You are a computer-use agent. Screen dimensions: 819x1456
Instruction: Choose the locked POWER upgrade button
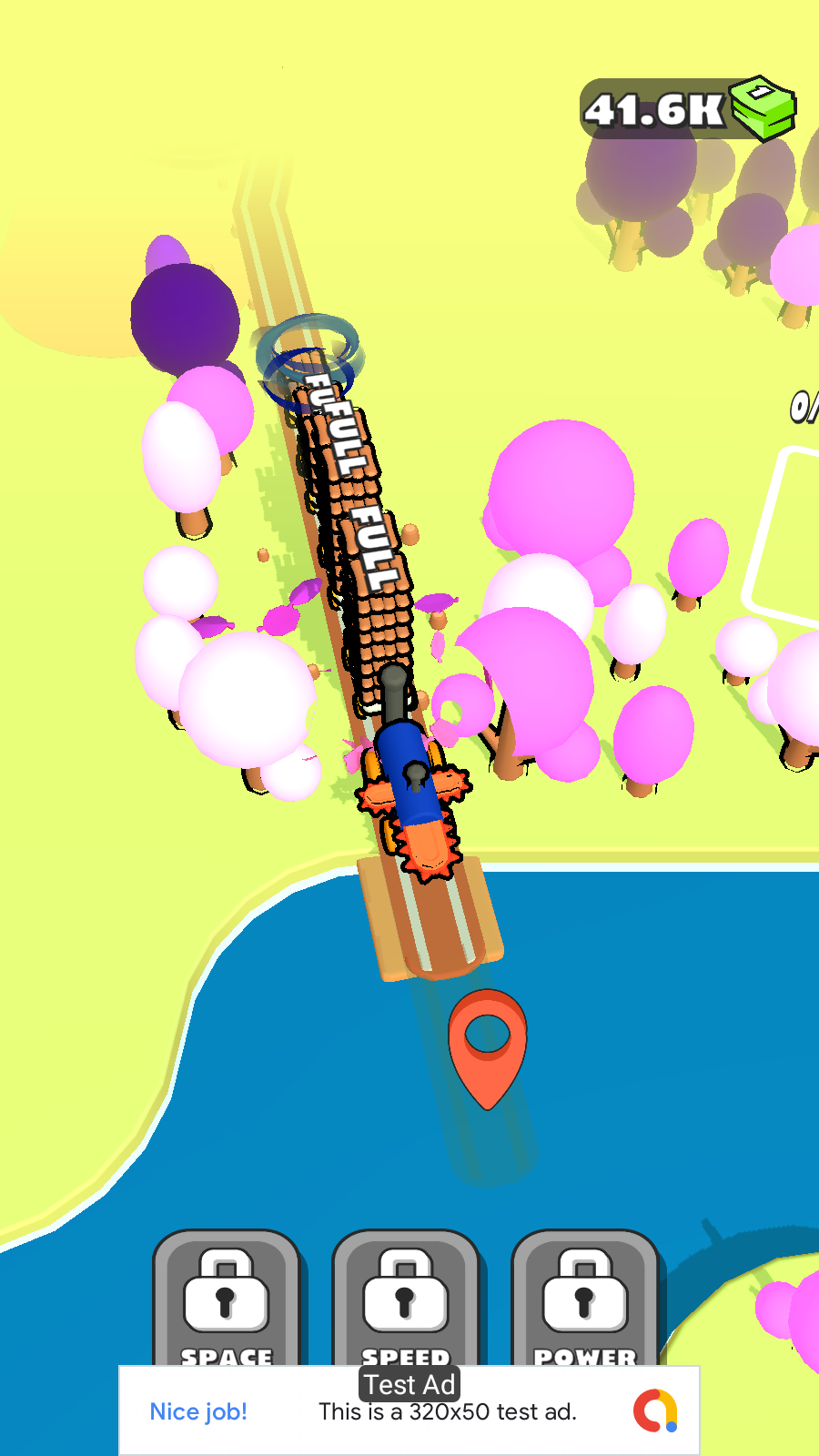[584, 1299]
